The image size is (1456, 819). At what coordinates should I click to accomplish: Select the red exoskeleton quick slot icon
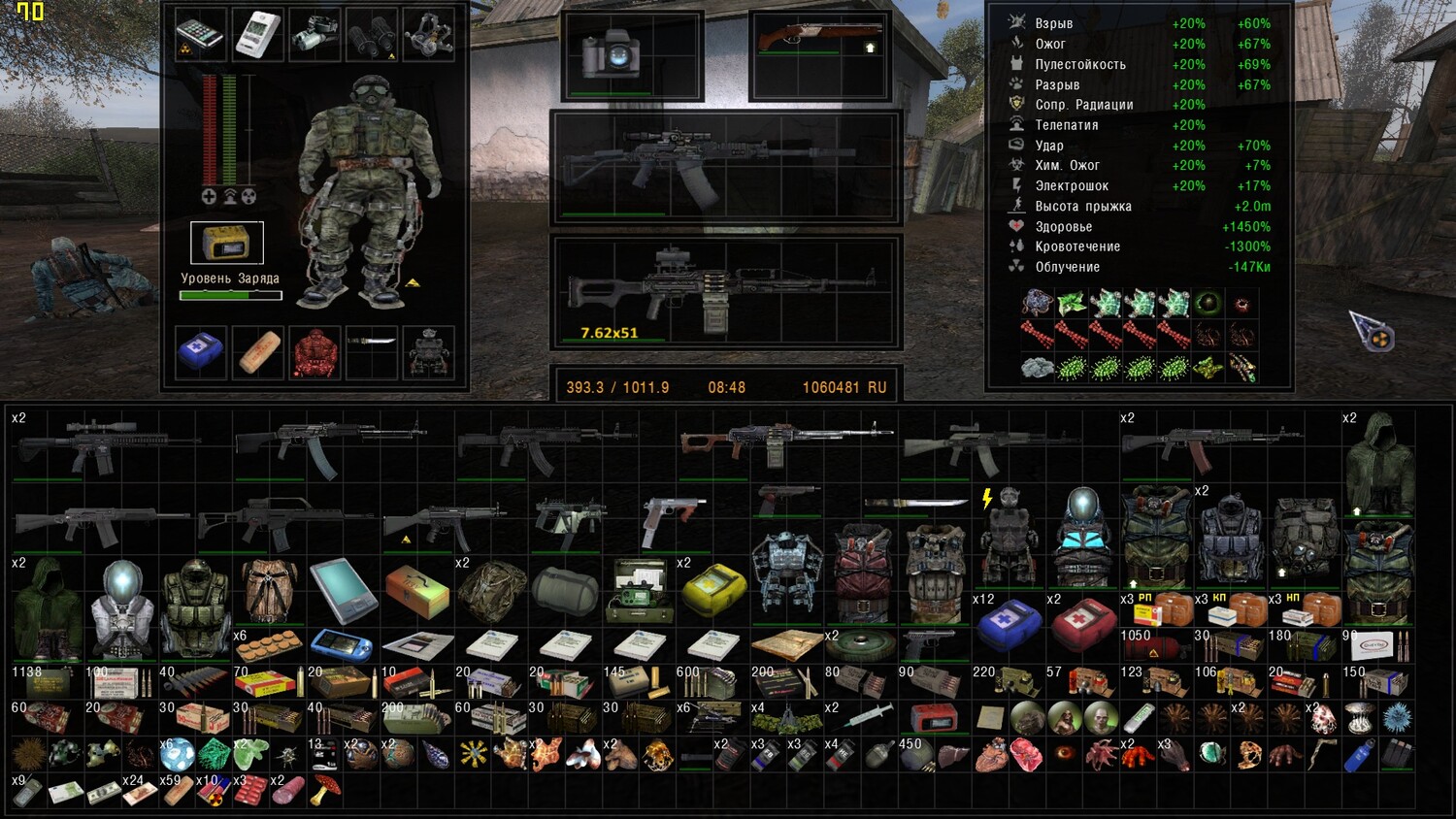tap(314, 351)
